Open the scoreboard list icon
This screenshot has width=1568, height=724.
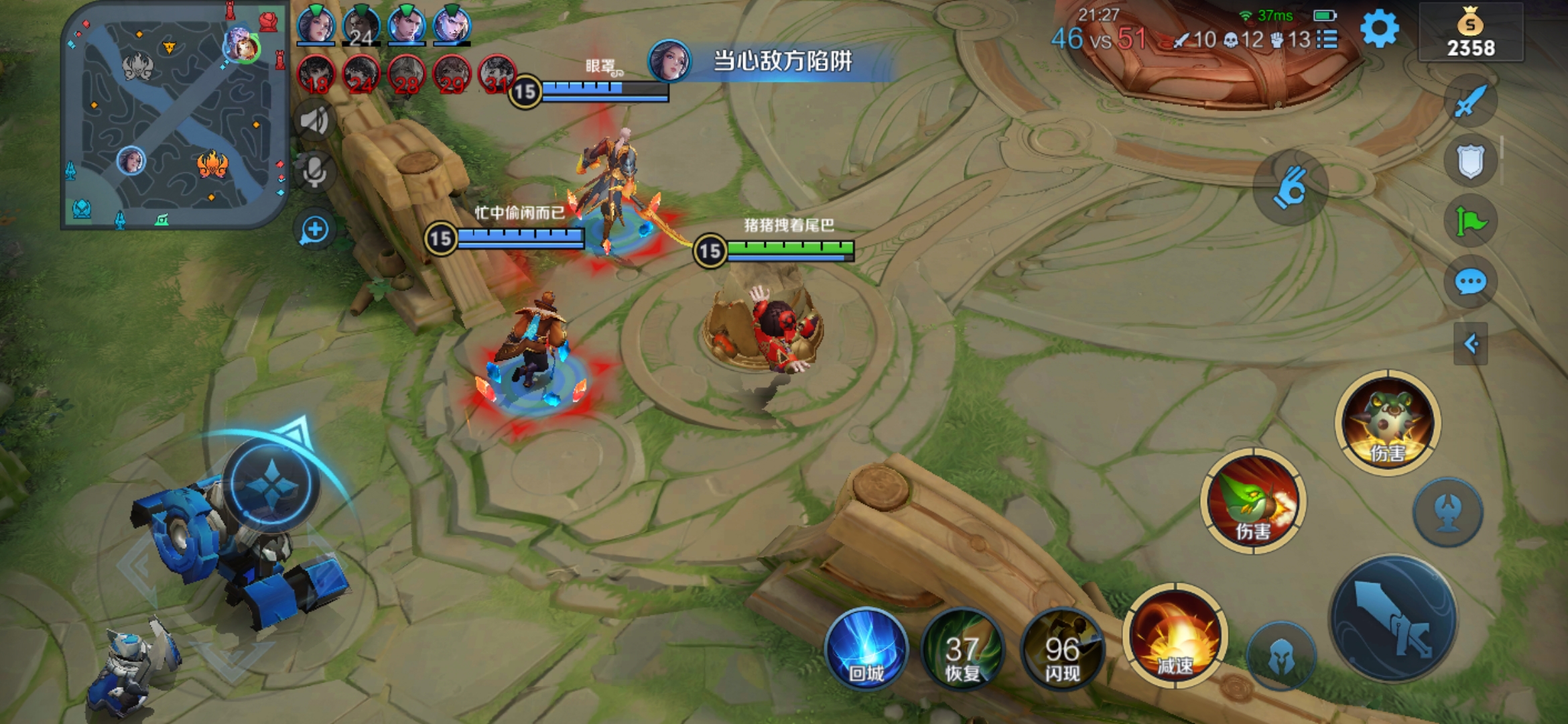click(x=1327, y=40)
